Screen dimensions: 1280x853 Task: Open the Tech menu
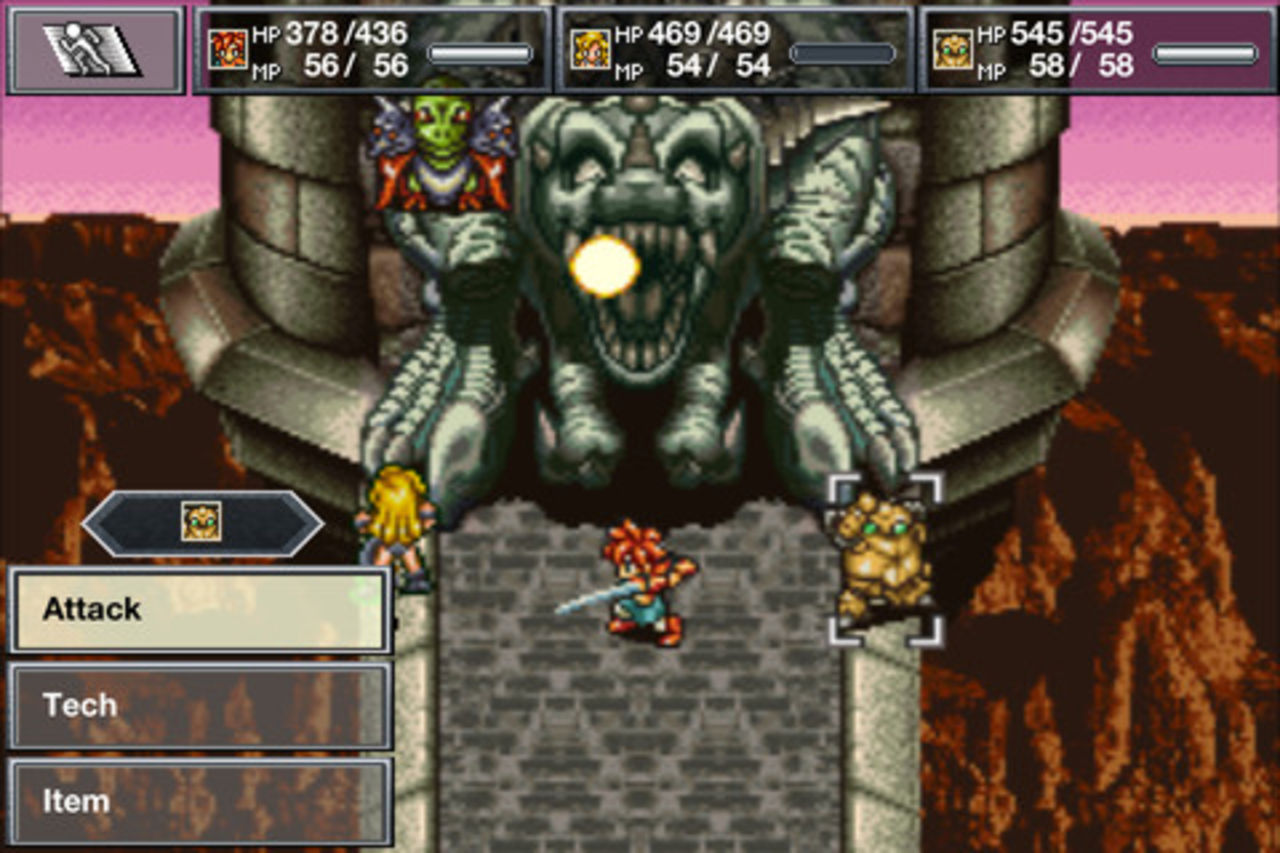(197, 704)
